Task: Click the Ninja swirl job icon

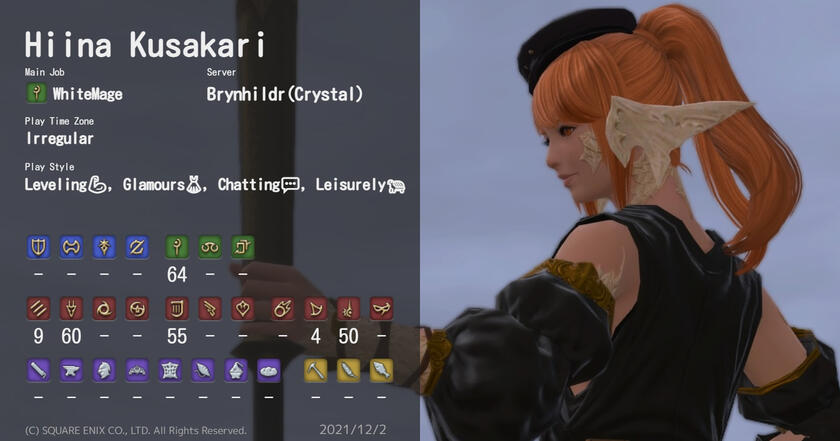Action: 104,308
